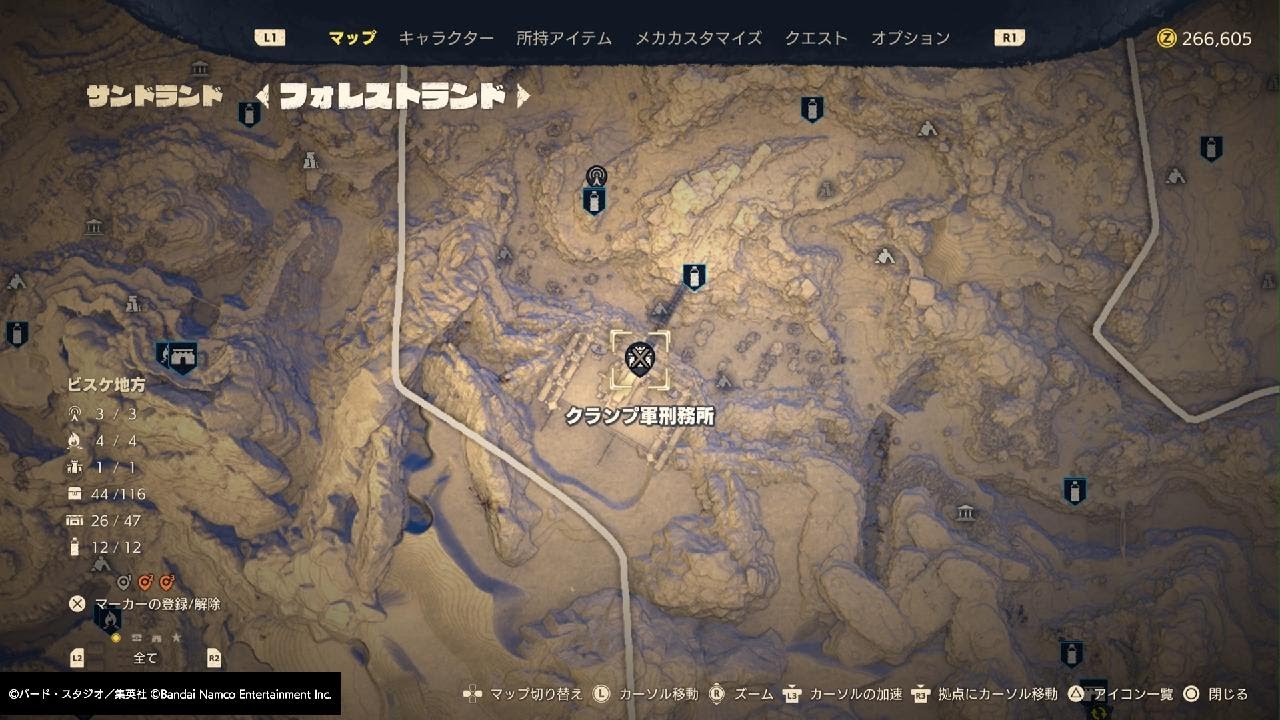Open the メカカスタマイズ menu

[x=700, y=37]
